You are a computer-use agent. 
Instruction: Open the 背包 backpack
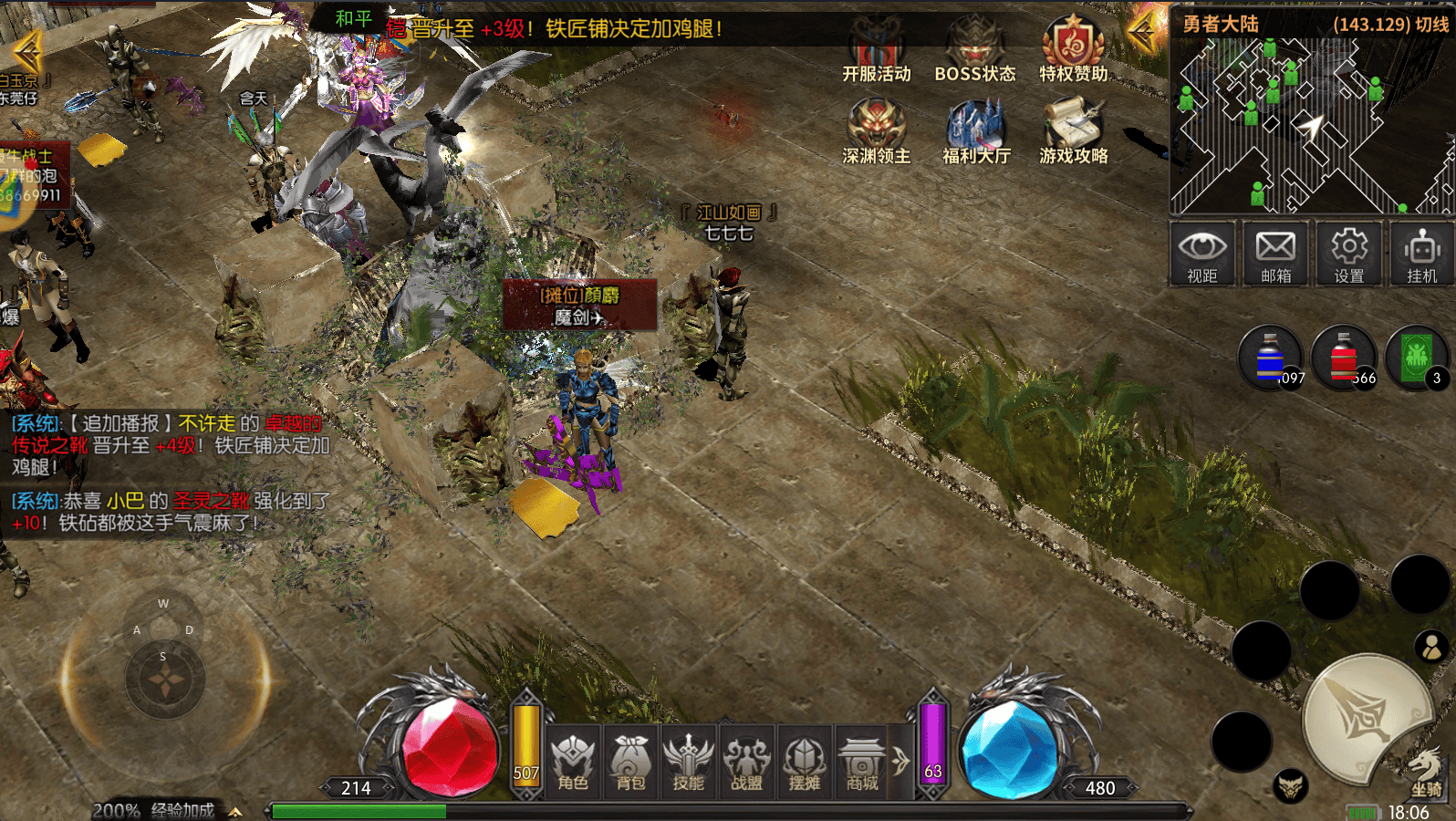coord(630,763)
